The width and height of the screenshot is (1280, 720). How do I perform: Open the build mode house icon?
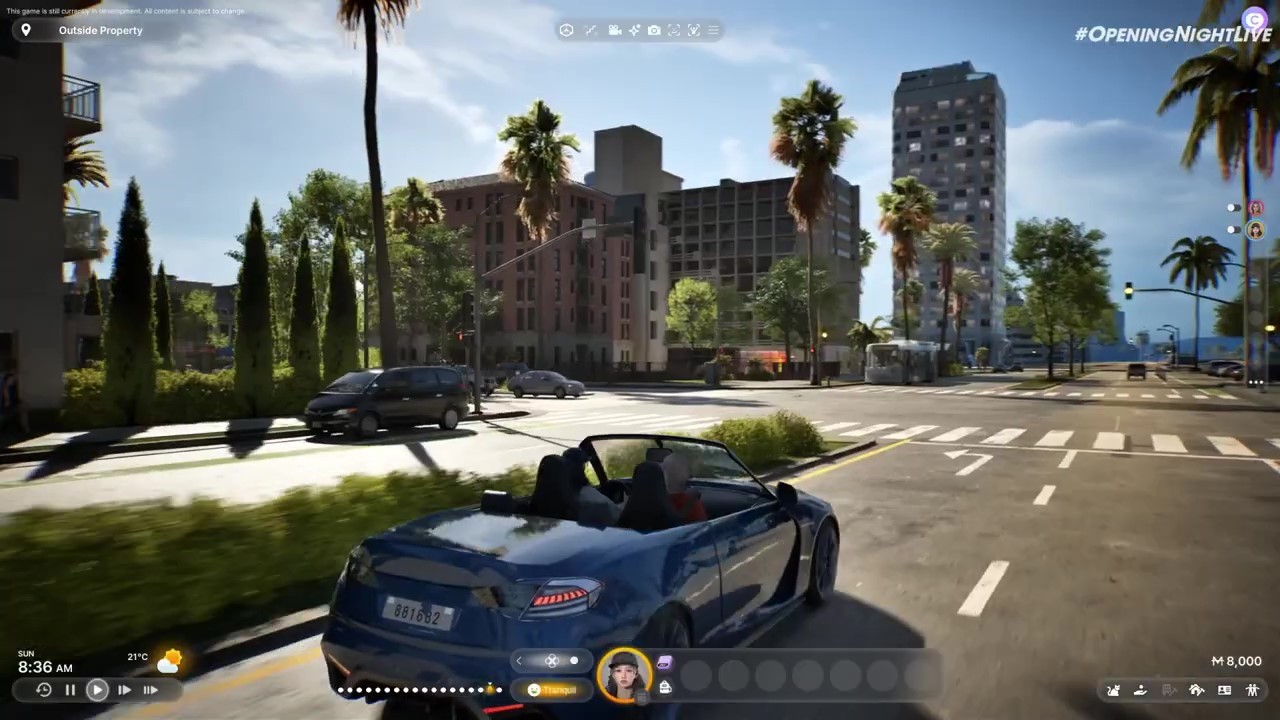tap(1196, 690)
